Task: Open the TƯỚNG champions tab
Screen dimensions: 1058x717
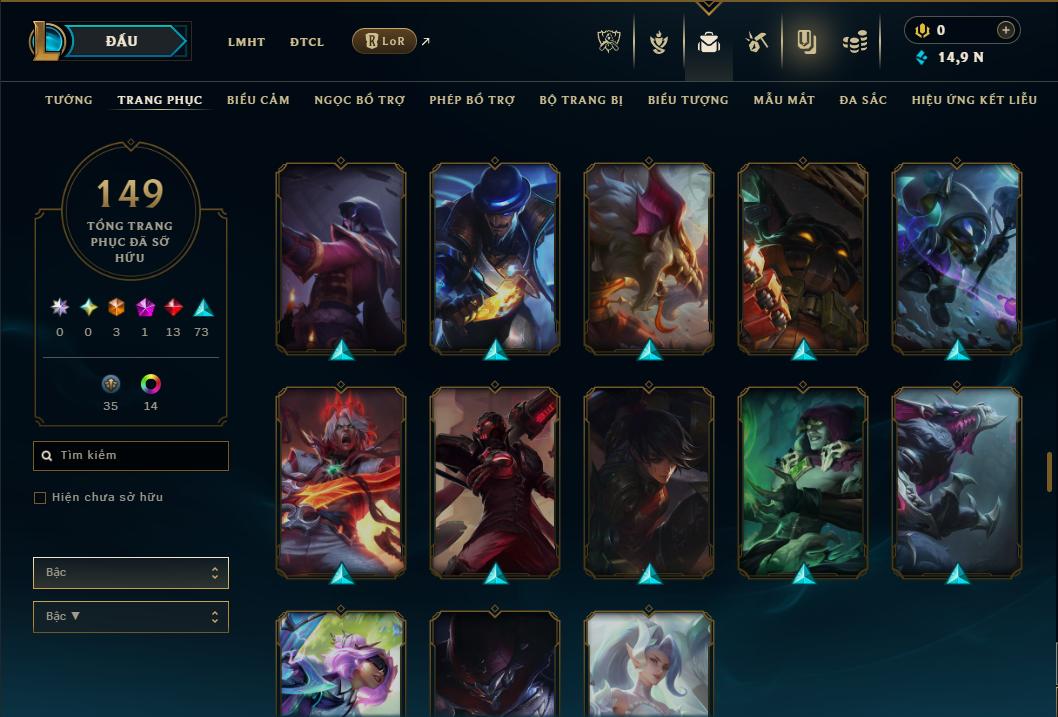Action: pyautogui.click(x=69, y=100)
